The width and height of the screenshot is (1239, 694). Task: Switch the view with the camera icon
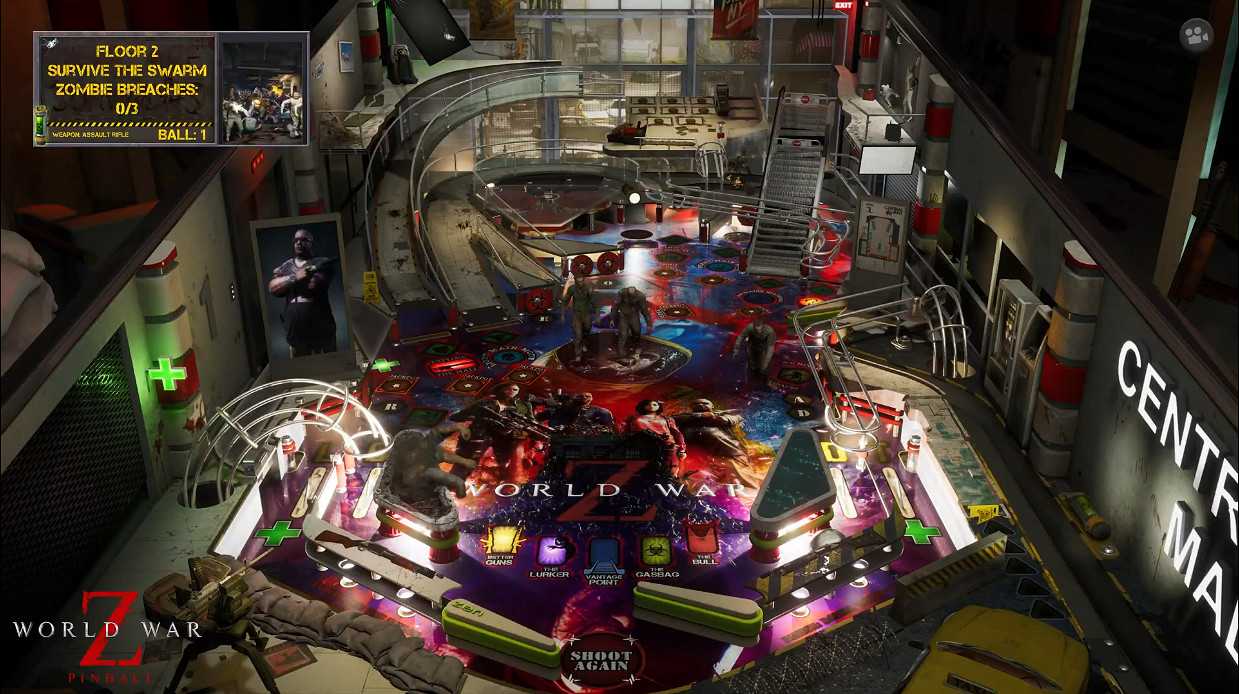tap(1196, 36)
